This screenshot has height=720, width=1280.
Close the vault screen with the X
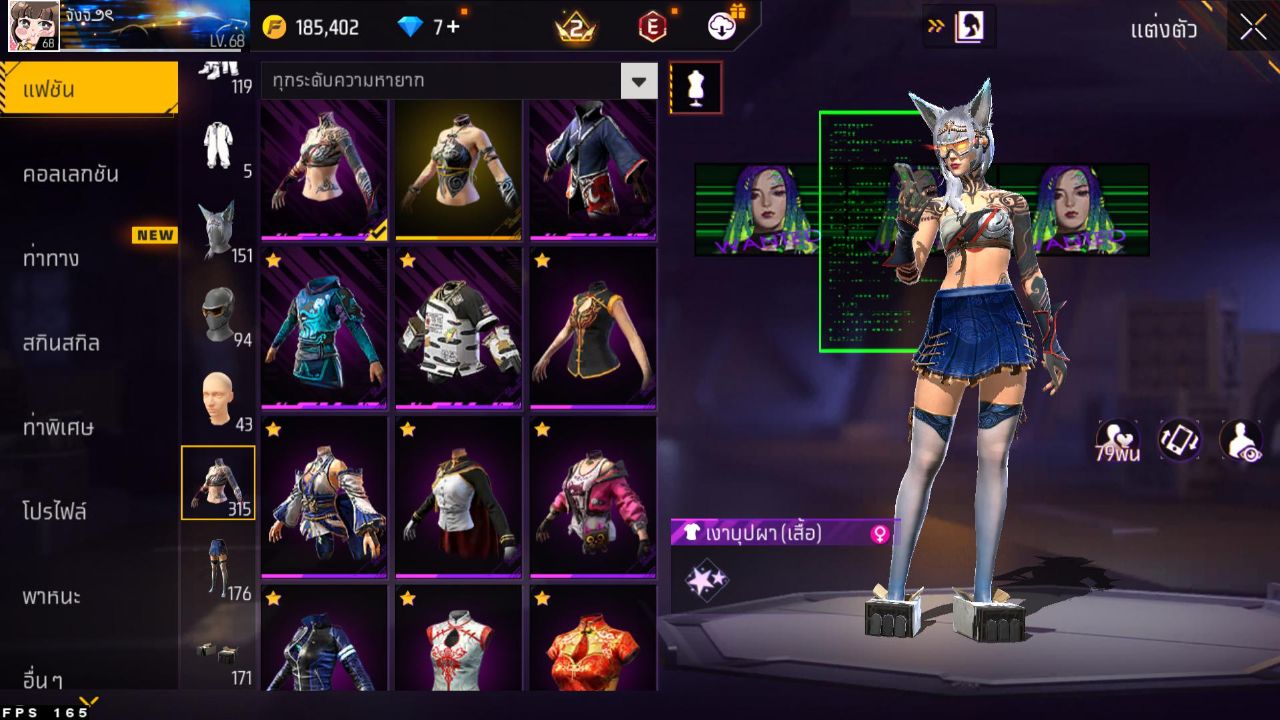point(1253,28)
